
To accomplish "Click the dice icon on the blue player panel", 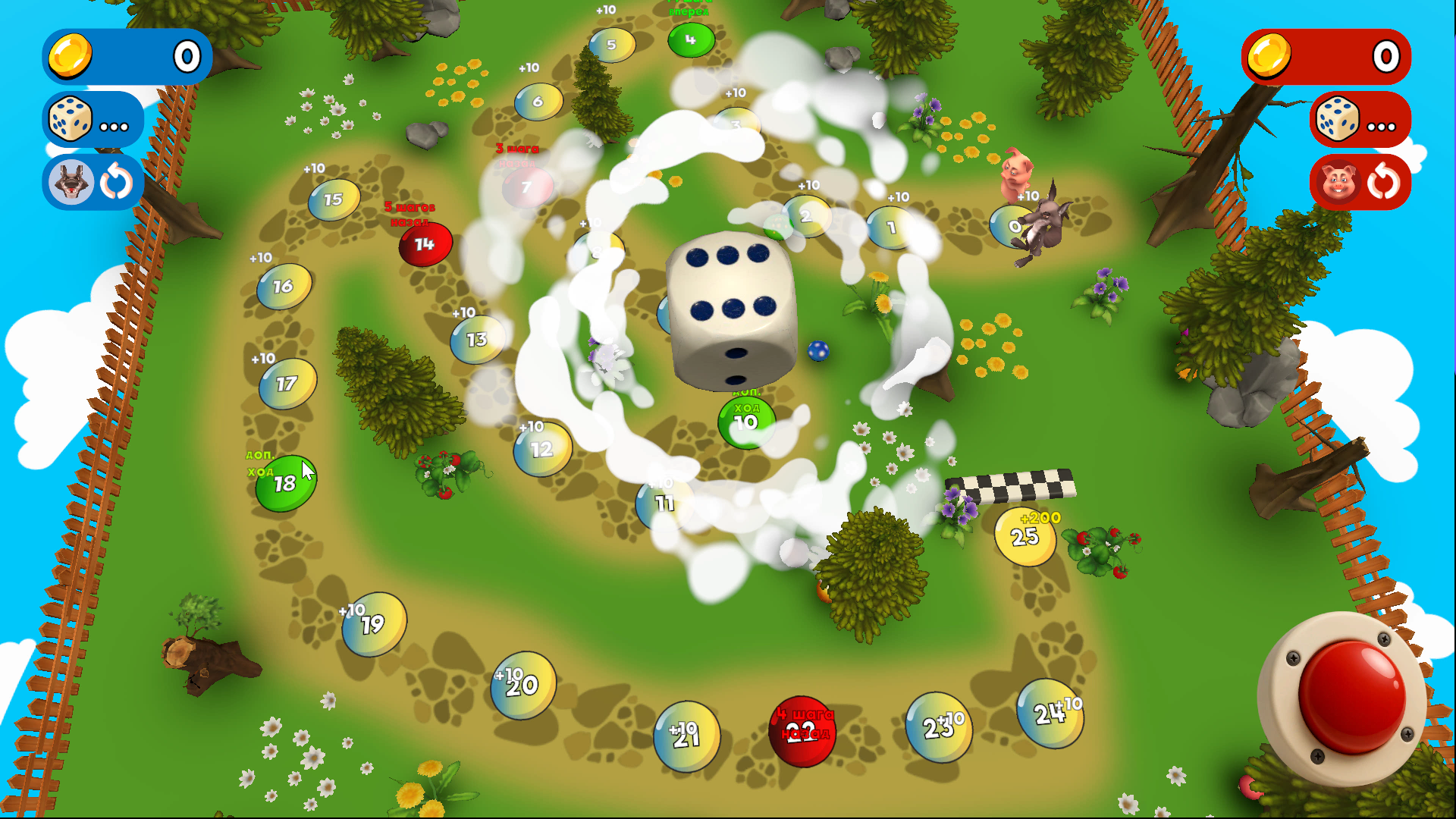I will pos(70,119).
